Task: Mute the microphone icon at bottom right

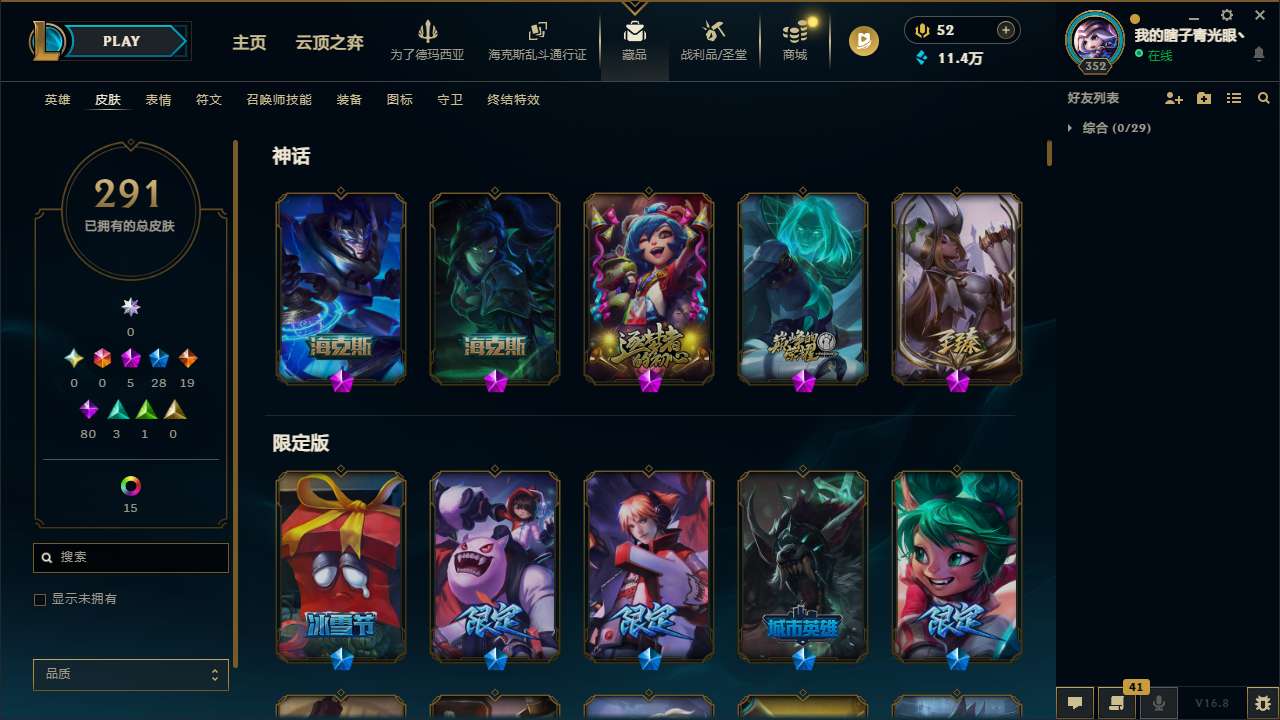Action: pos(1158,703)
